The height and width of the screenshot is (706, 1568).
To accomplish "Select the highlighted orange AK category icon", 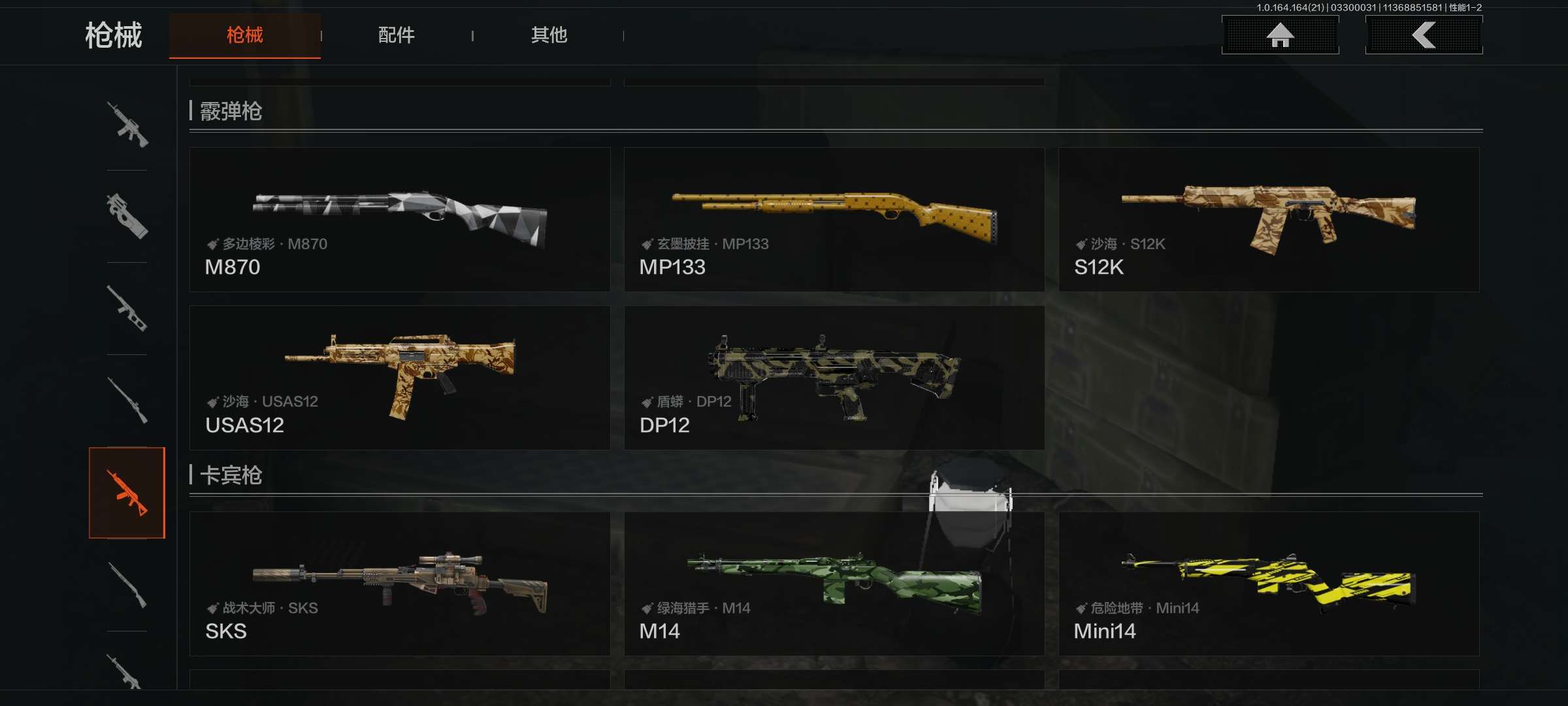I will (x=127, y=493).
